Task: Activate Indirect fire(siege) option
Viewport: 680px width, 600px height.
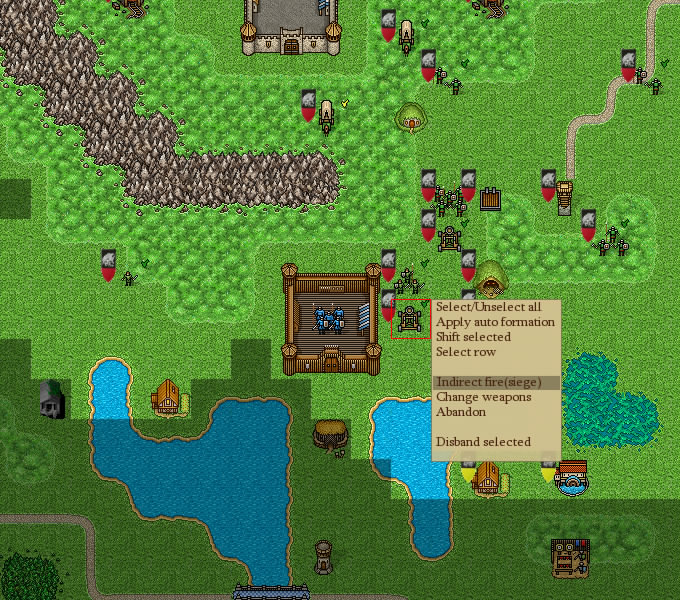Action: tap(489, 382)
